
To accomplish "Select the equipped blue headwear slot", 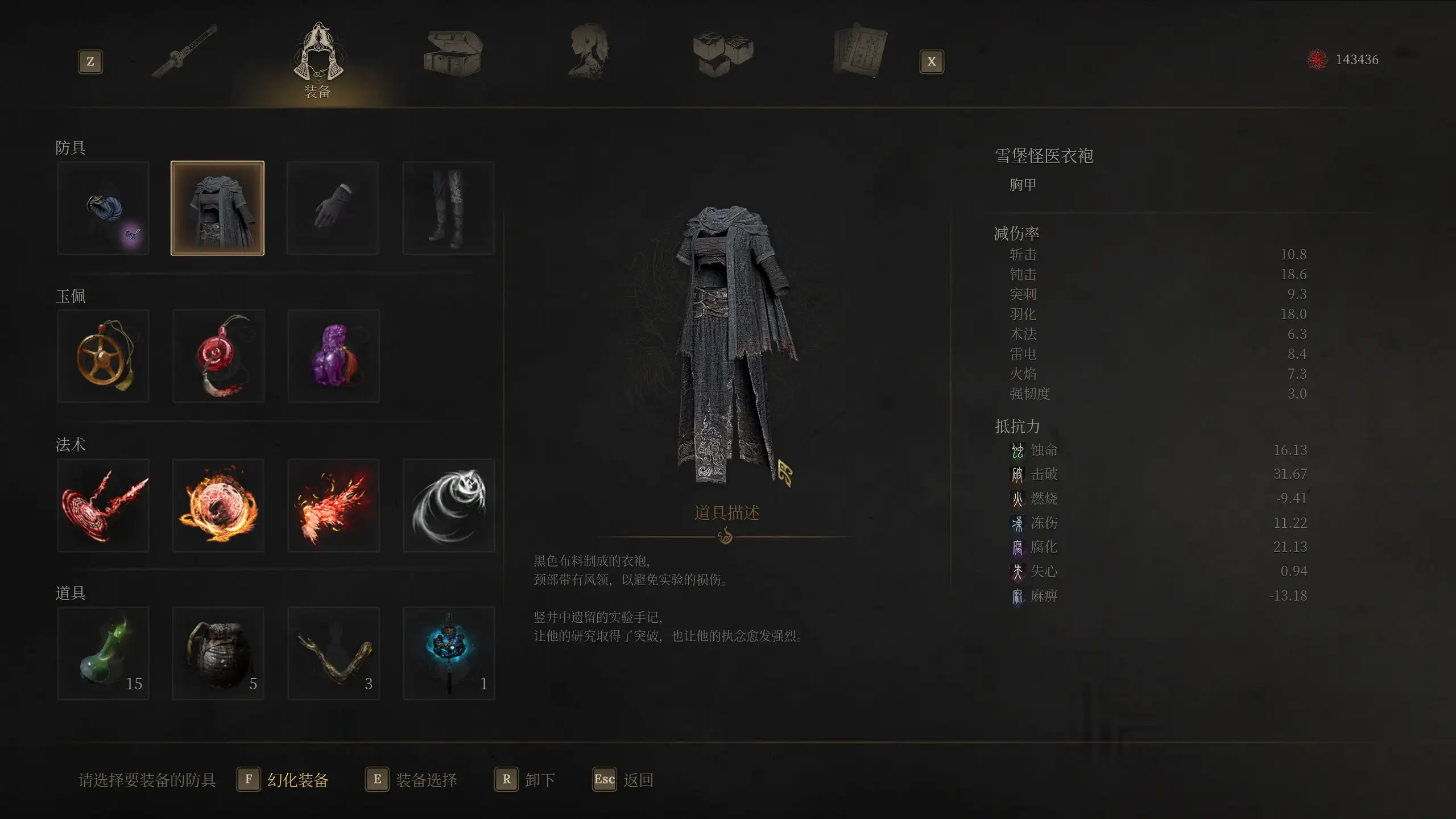I will 104,208.
